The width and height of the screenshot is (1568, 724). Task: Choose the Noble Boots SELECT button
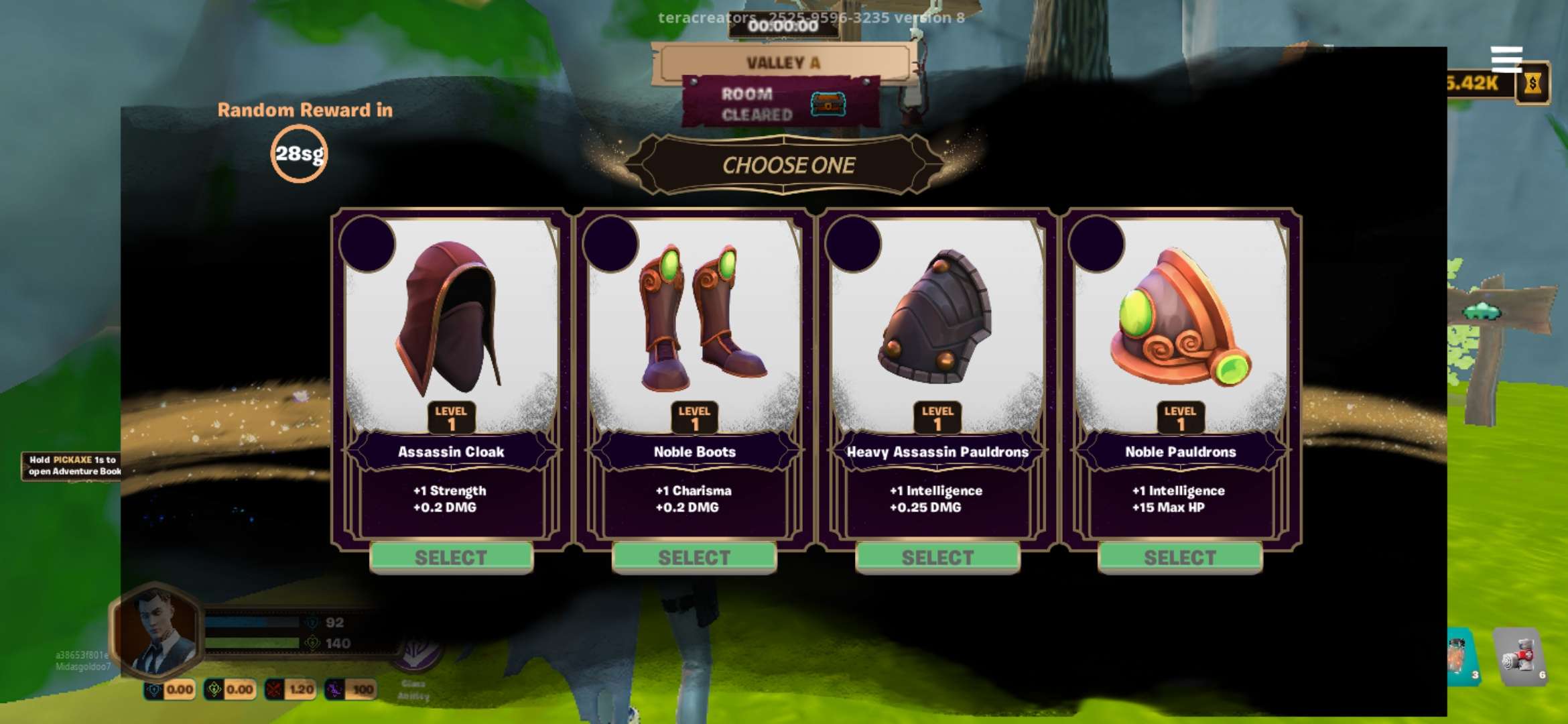pyautogui.click(x=694, y=557)
